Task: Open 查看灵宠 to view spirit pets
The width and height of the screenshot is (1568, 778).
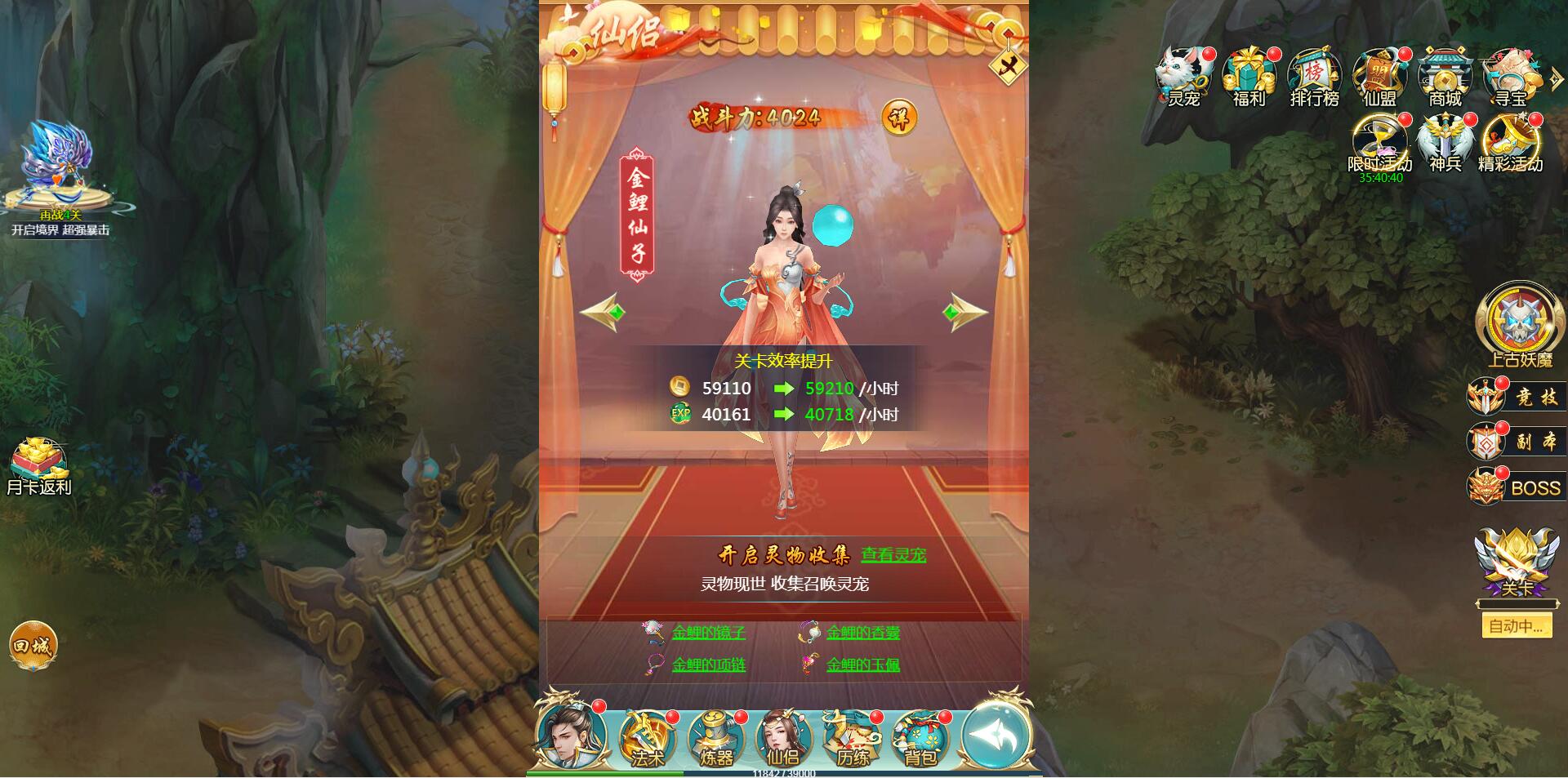Action: [x=893, y=553]
